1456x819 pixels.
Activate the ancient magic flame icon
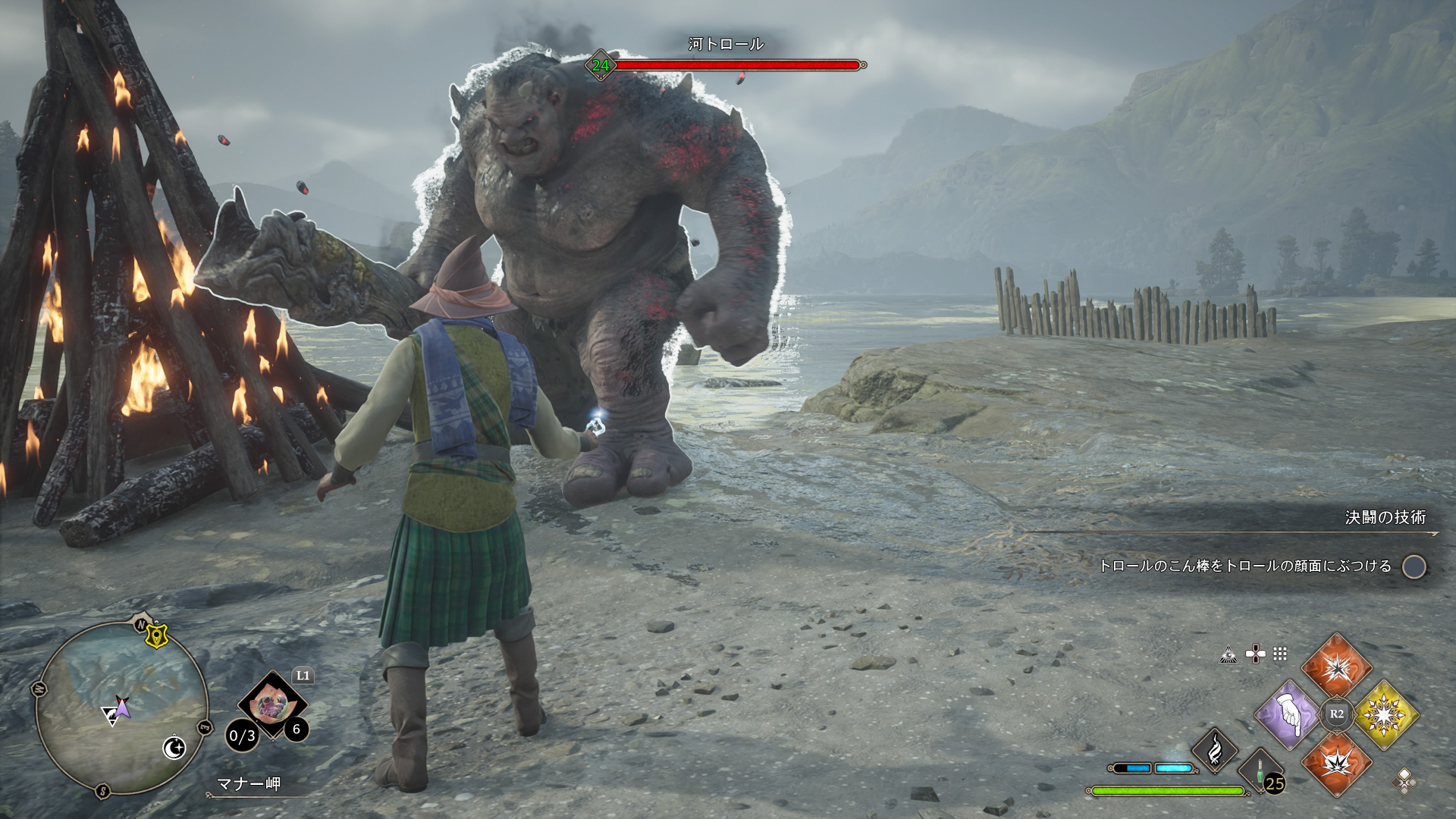1214,749
